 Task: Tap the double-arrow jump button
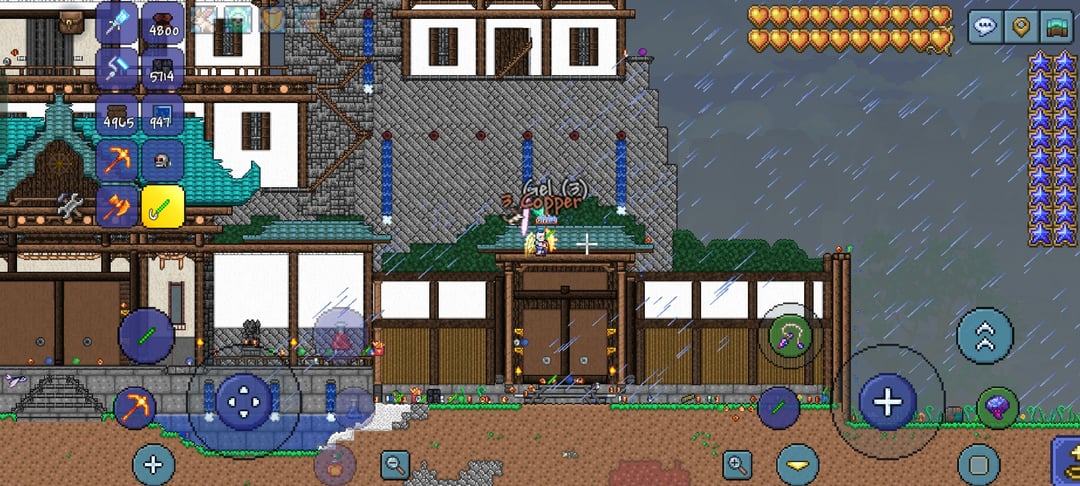click(985, 336)
